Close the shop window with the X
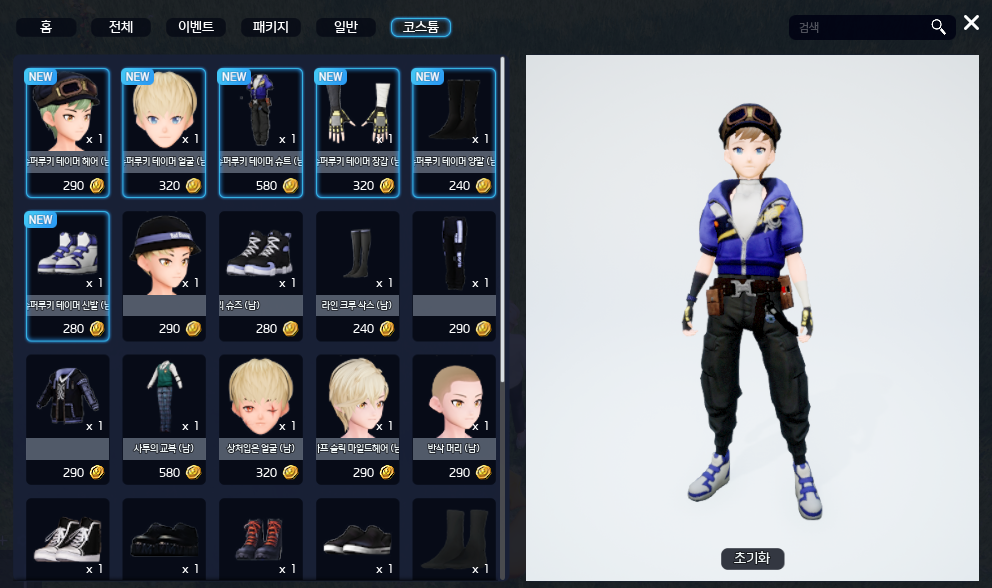Viewport: 992px width, 588px height. (x=972, y=23)
